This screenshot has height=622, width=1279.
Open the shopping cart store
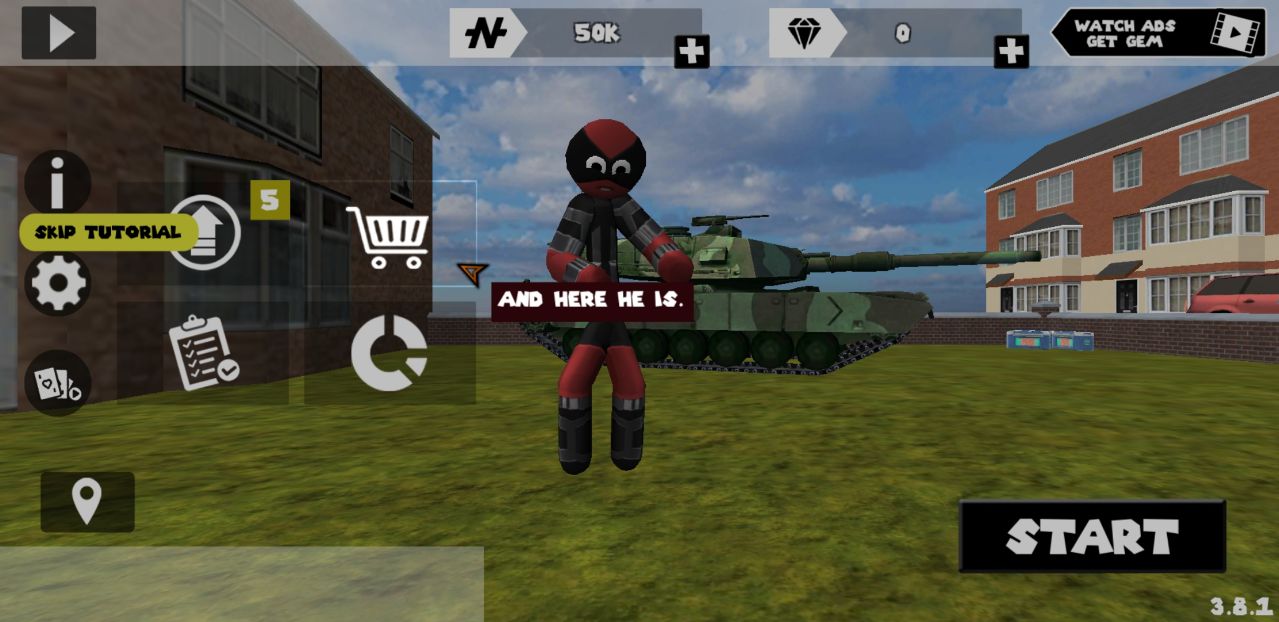click(387, 237)
